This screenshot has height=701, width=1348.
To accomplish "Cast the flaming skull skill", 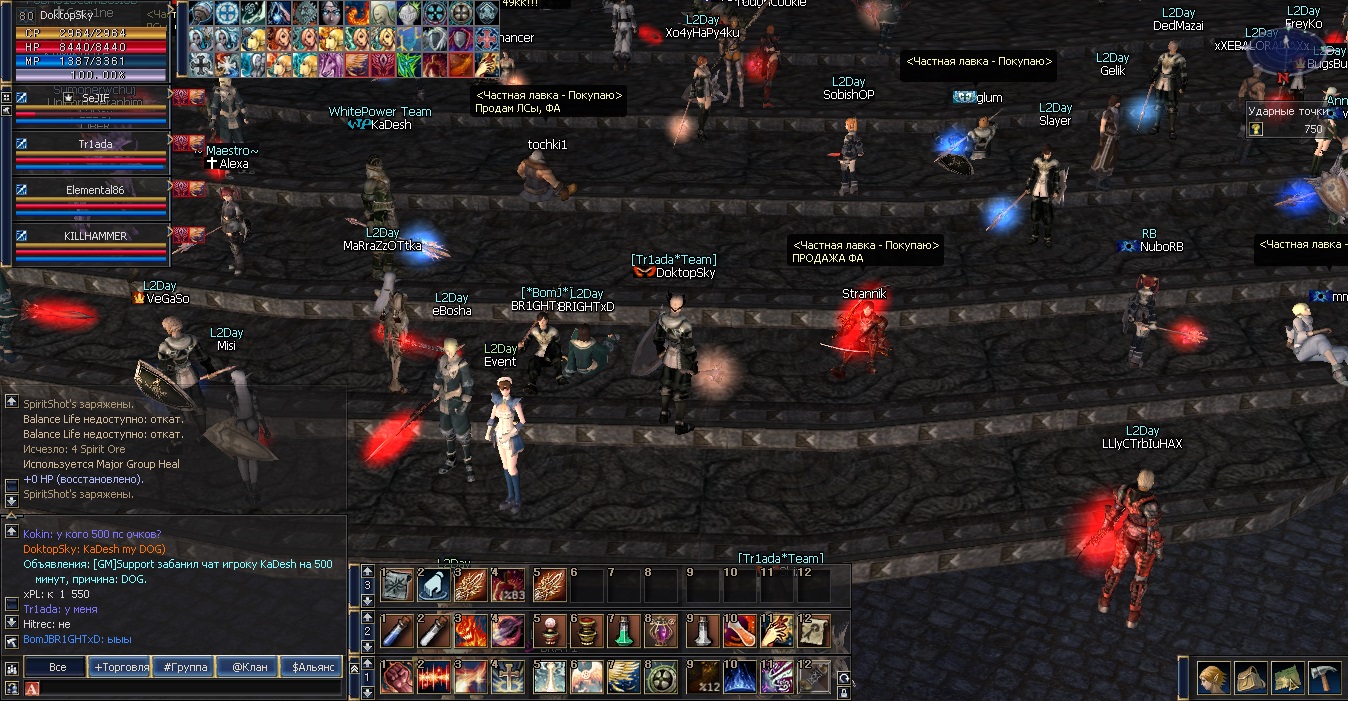I will pos(472,631).
